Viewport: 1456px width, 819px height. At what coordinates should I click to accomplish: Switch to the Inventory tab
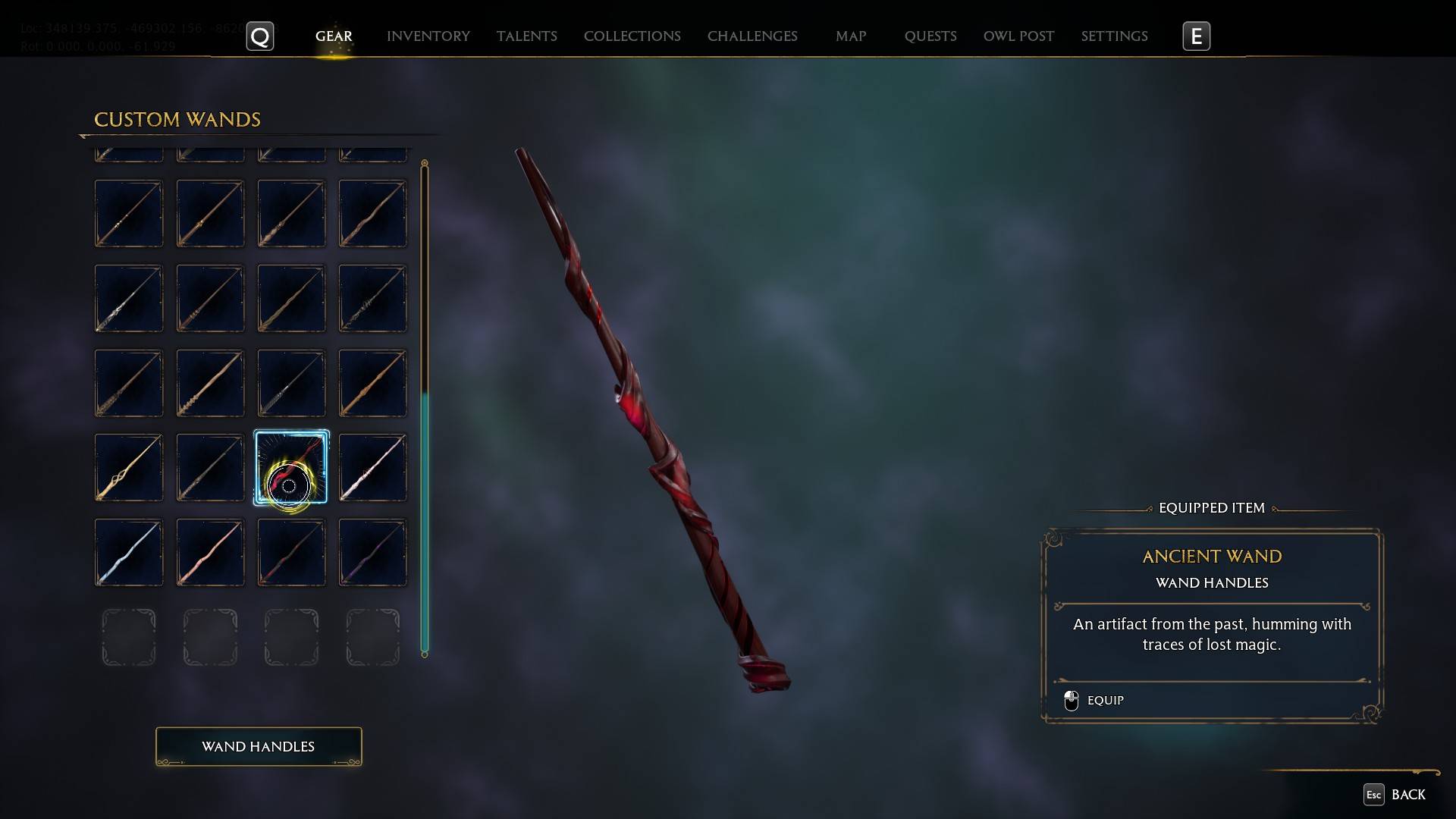(428, 36)
